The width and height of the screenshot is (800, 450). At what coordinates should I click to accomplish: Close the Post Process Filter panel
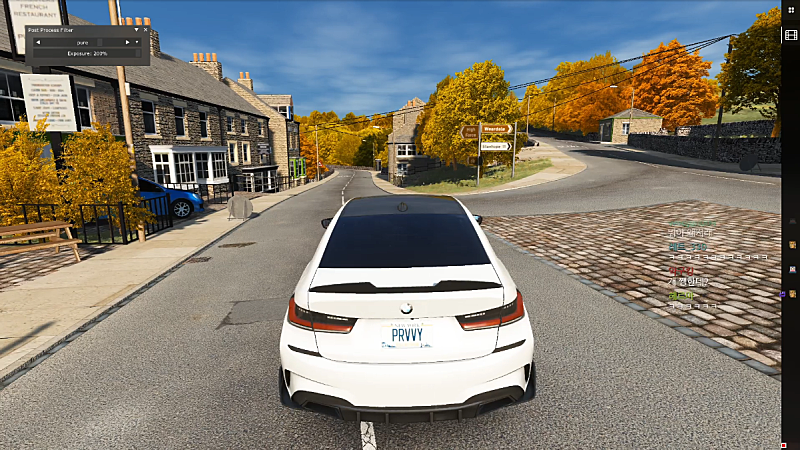144,31
